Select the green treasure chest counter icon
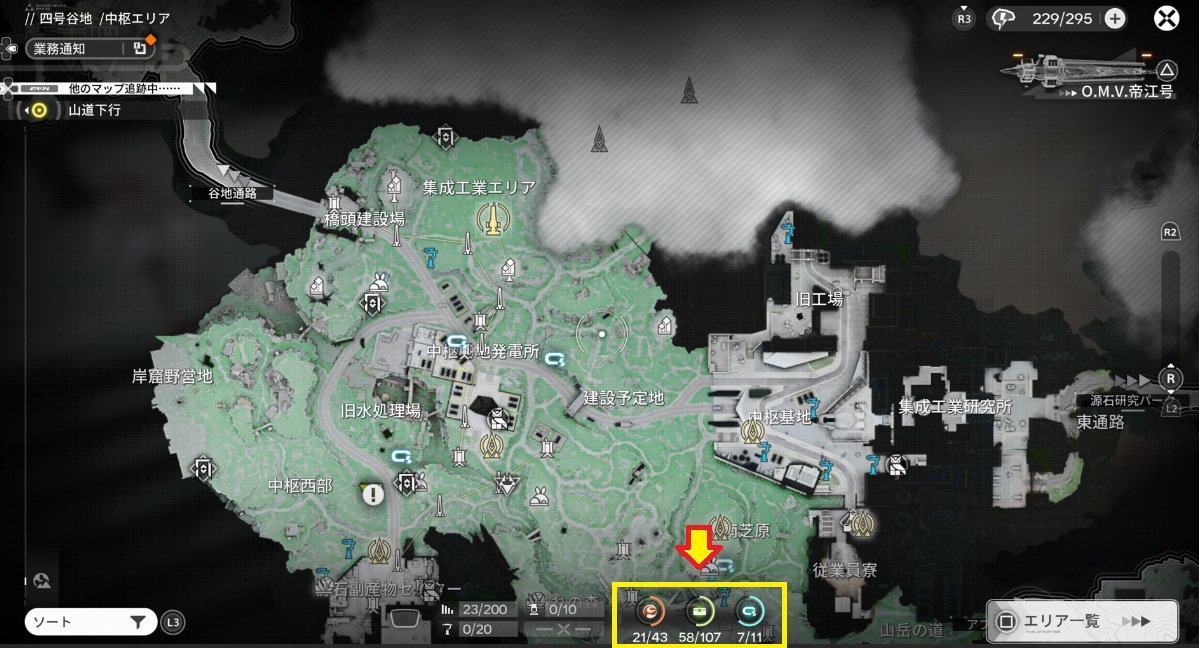 click(700, 610)
